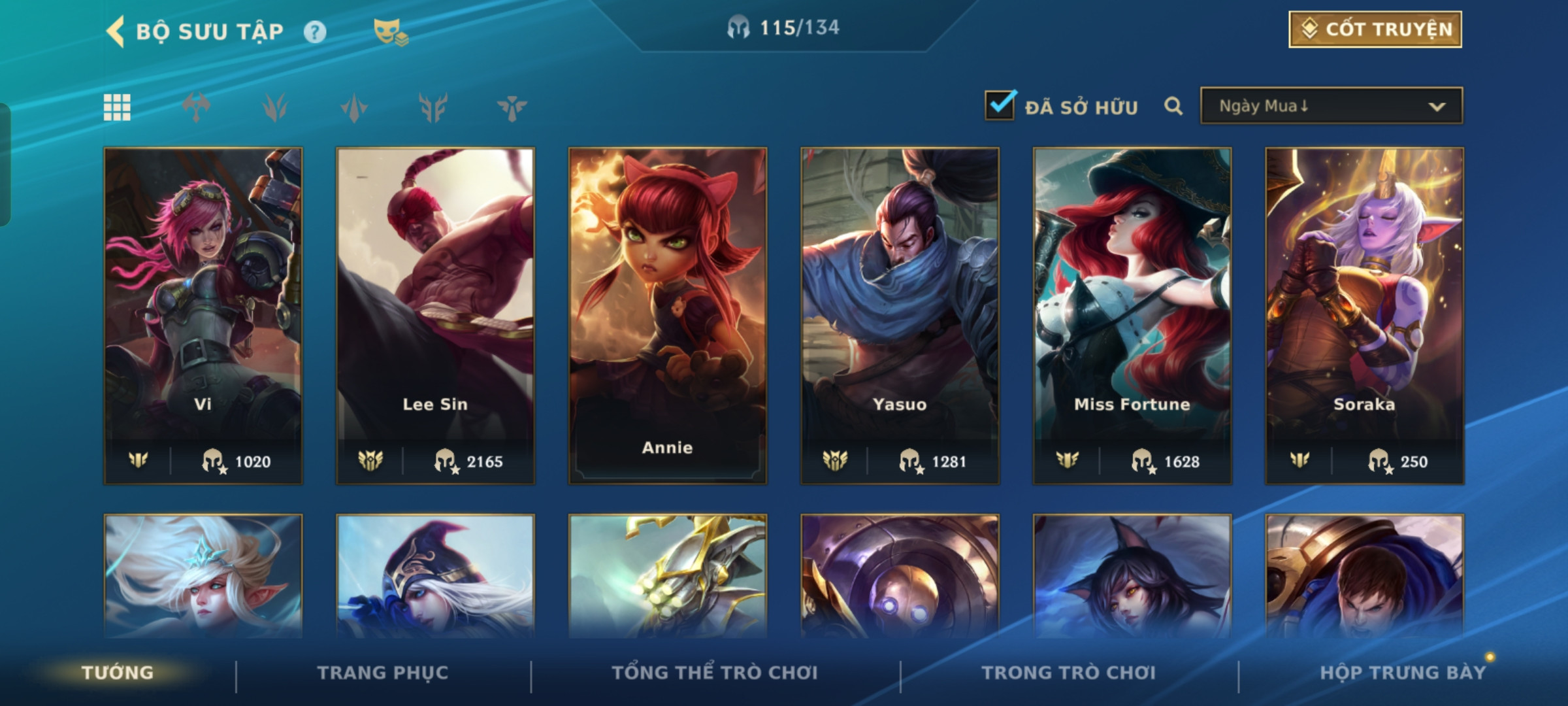Open the Cốt Truyện button
This screenshot has width=1568, height=706.
click(1375, 29)
